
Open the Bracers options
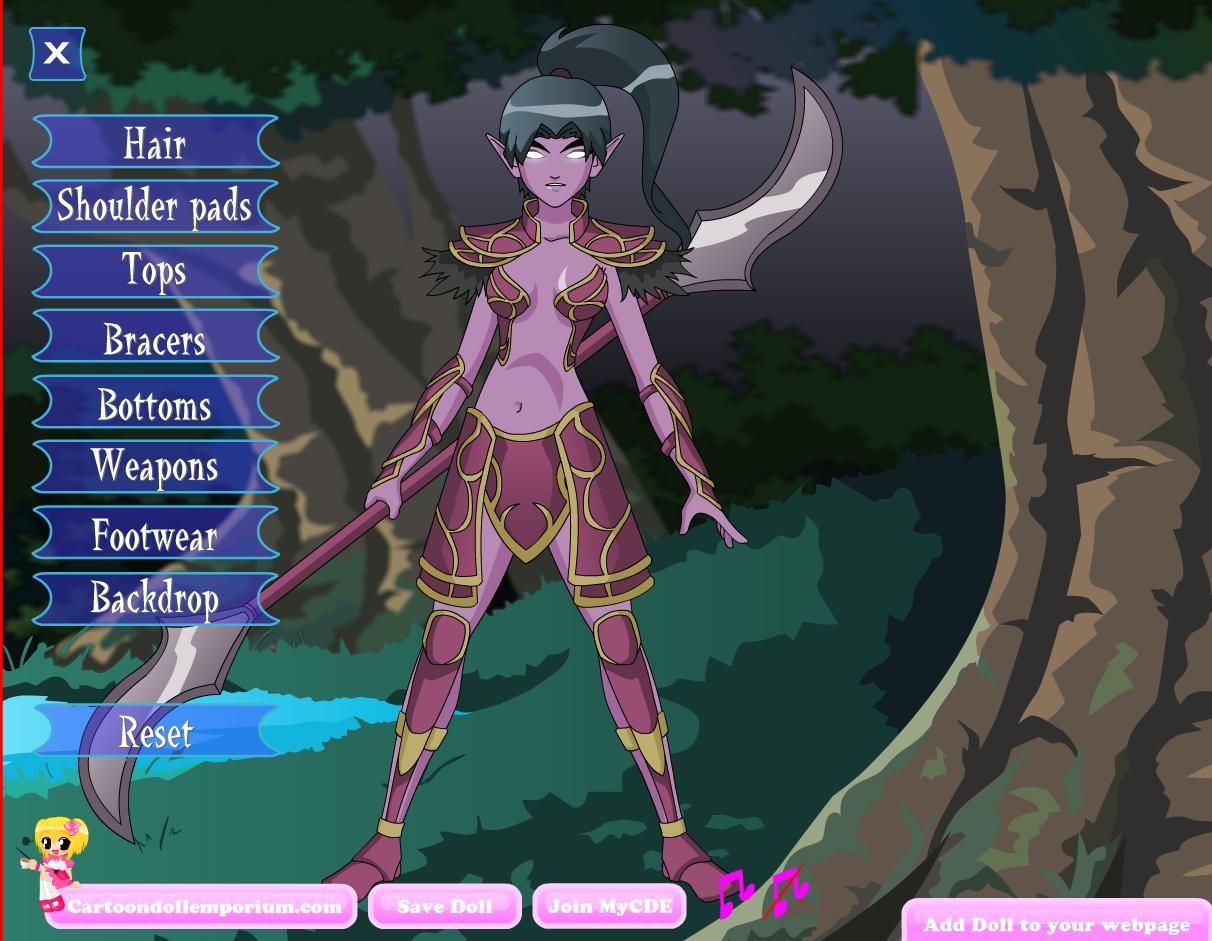(155, 337)
